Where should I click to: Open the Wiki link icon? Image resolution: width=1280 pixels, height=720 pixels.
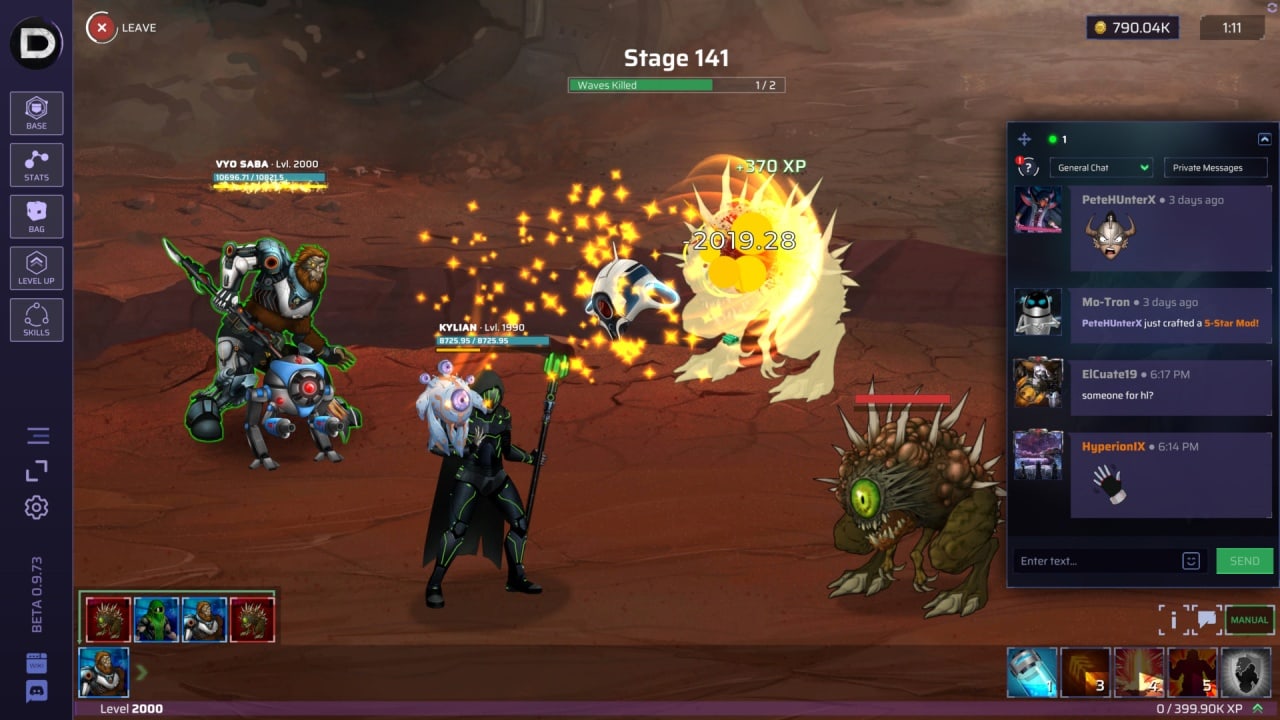(37, 664)
